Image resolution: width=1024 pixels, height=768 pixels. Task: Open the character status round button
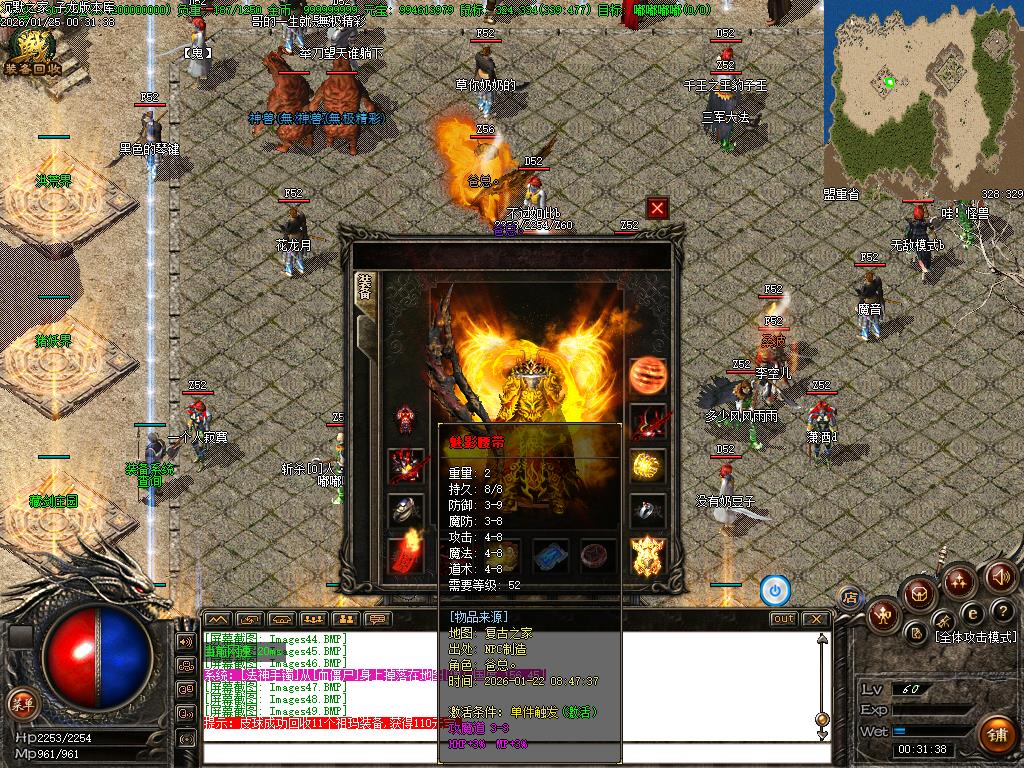click(x=883, y=615)
